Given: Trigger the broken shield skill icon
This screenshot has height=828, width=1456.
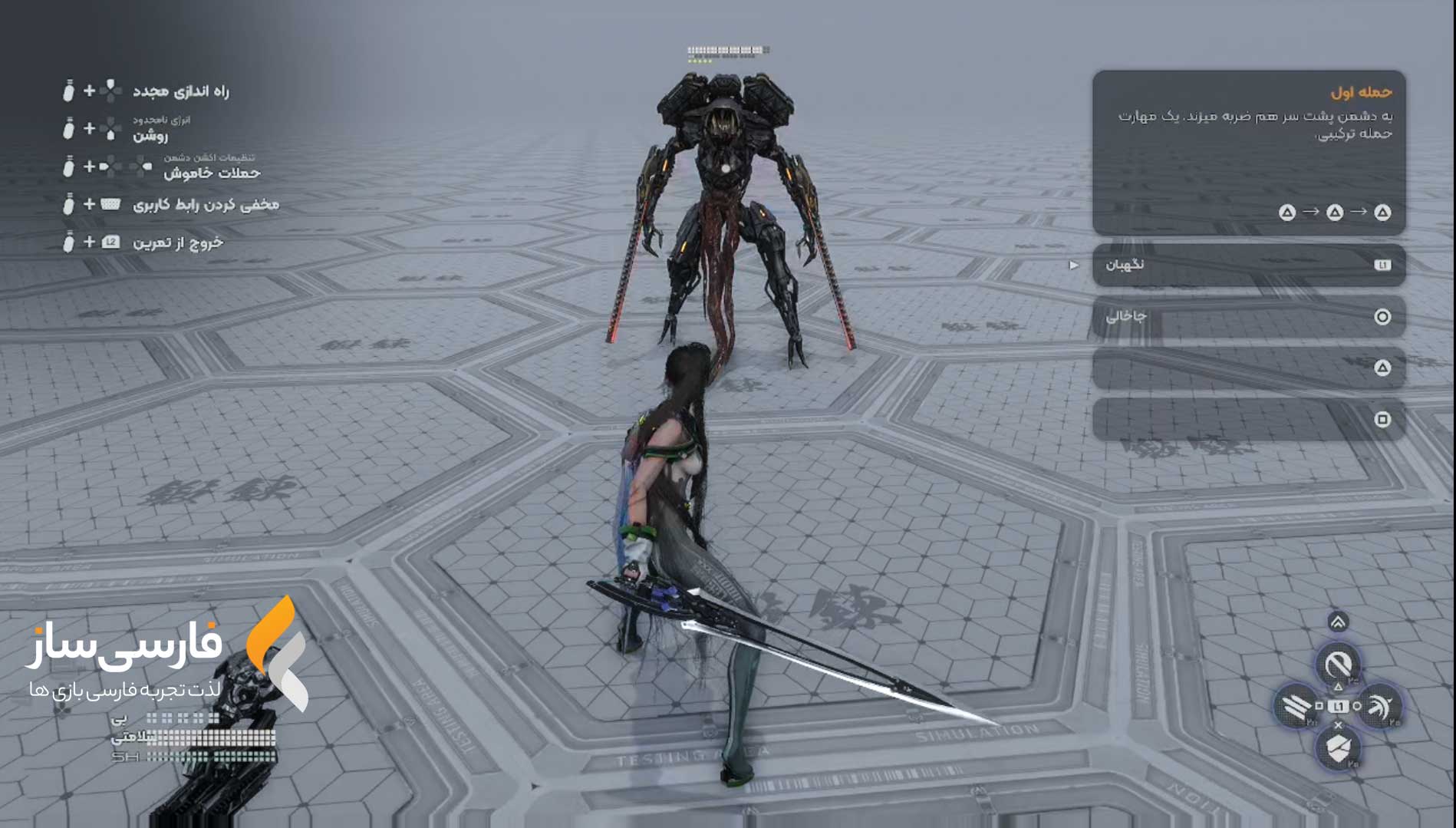Looking at the screenshot, I should (x=1339, y=747).
